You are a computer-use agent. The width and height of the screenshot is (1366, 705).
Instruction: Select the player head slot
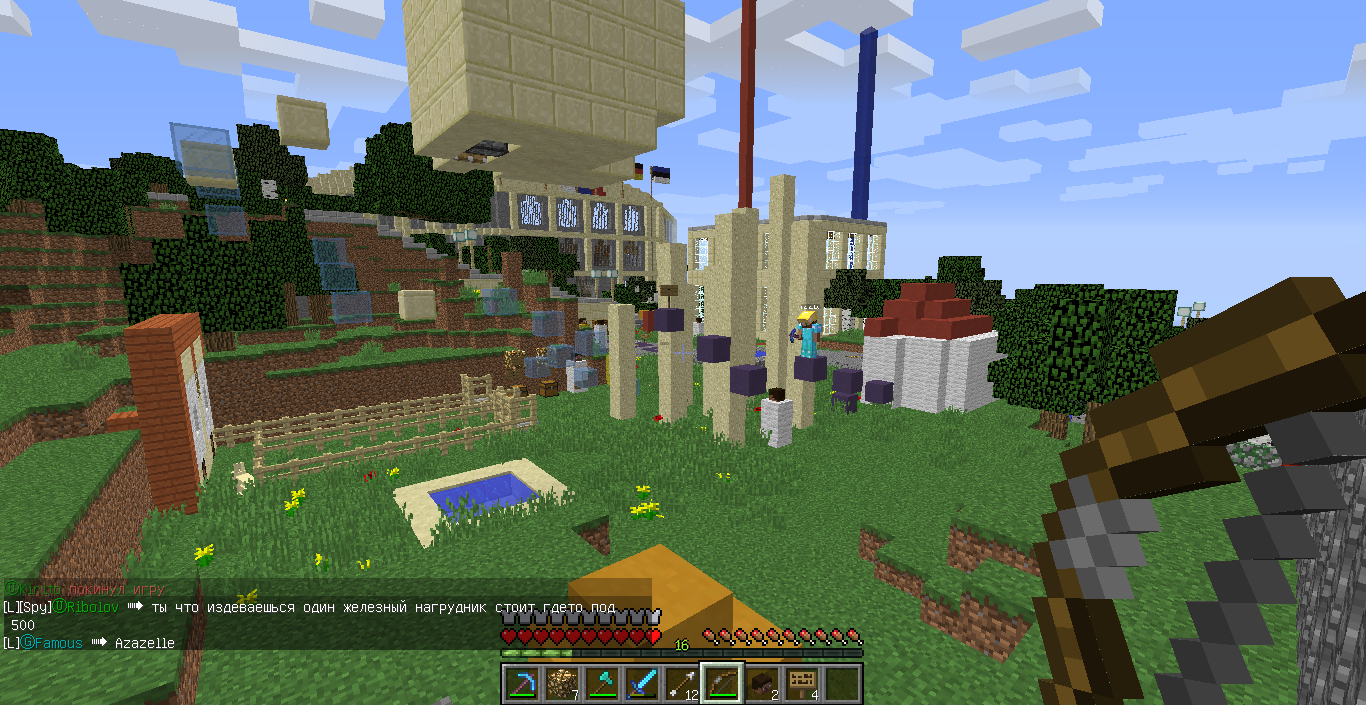tap(761, 684)
